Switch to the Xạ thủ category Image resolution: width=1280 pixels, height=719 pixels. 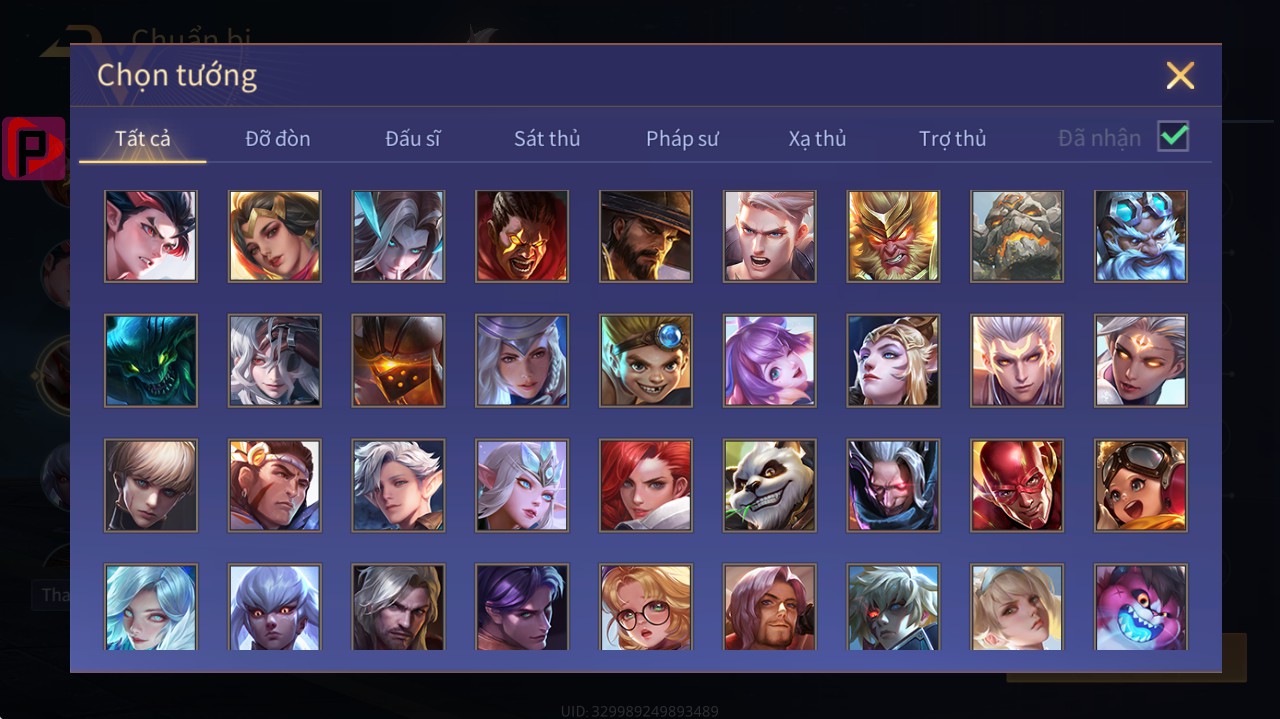[817, 139]
